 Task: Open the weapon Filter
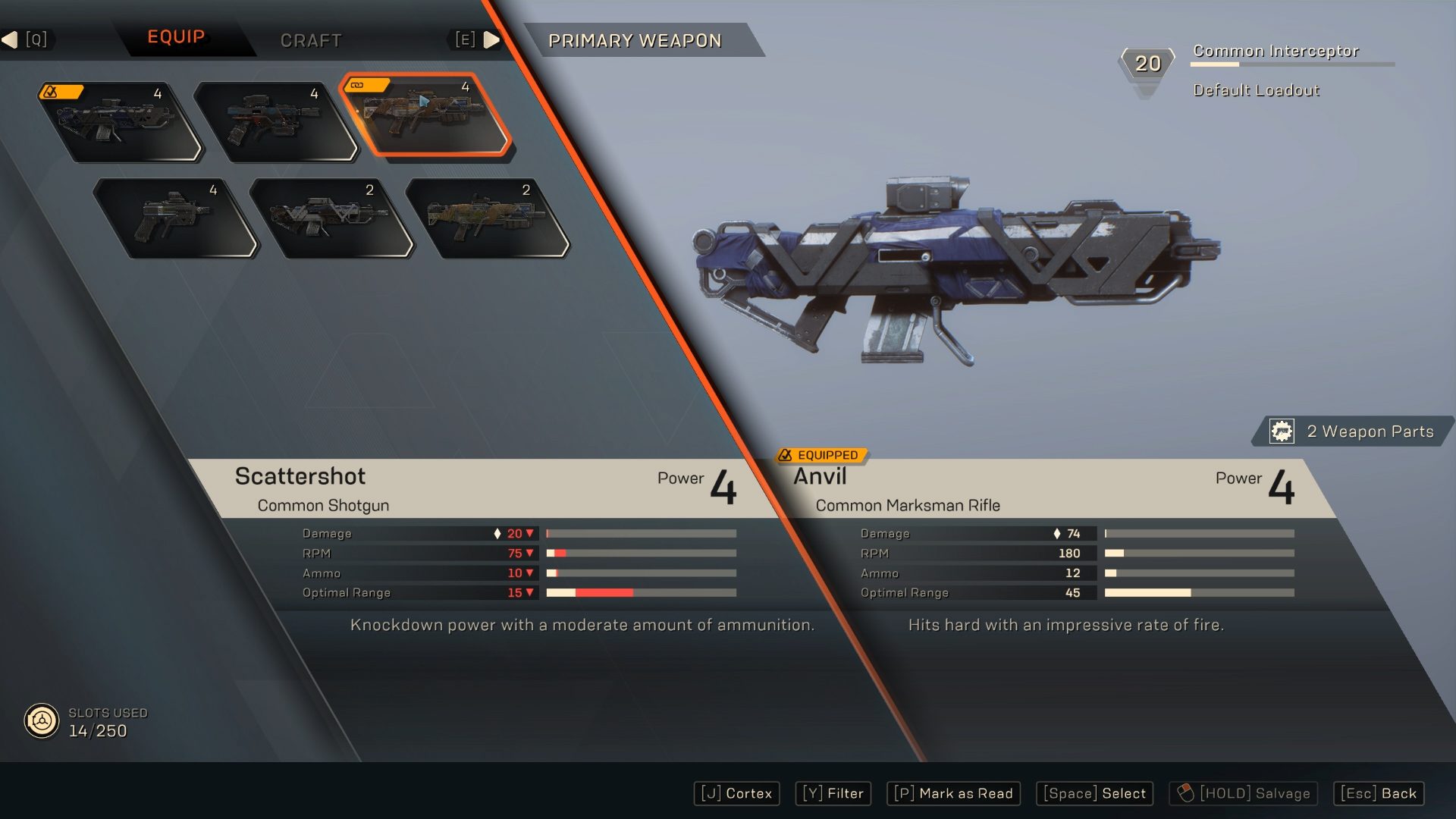click(x=833, y=793)
